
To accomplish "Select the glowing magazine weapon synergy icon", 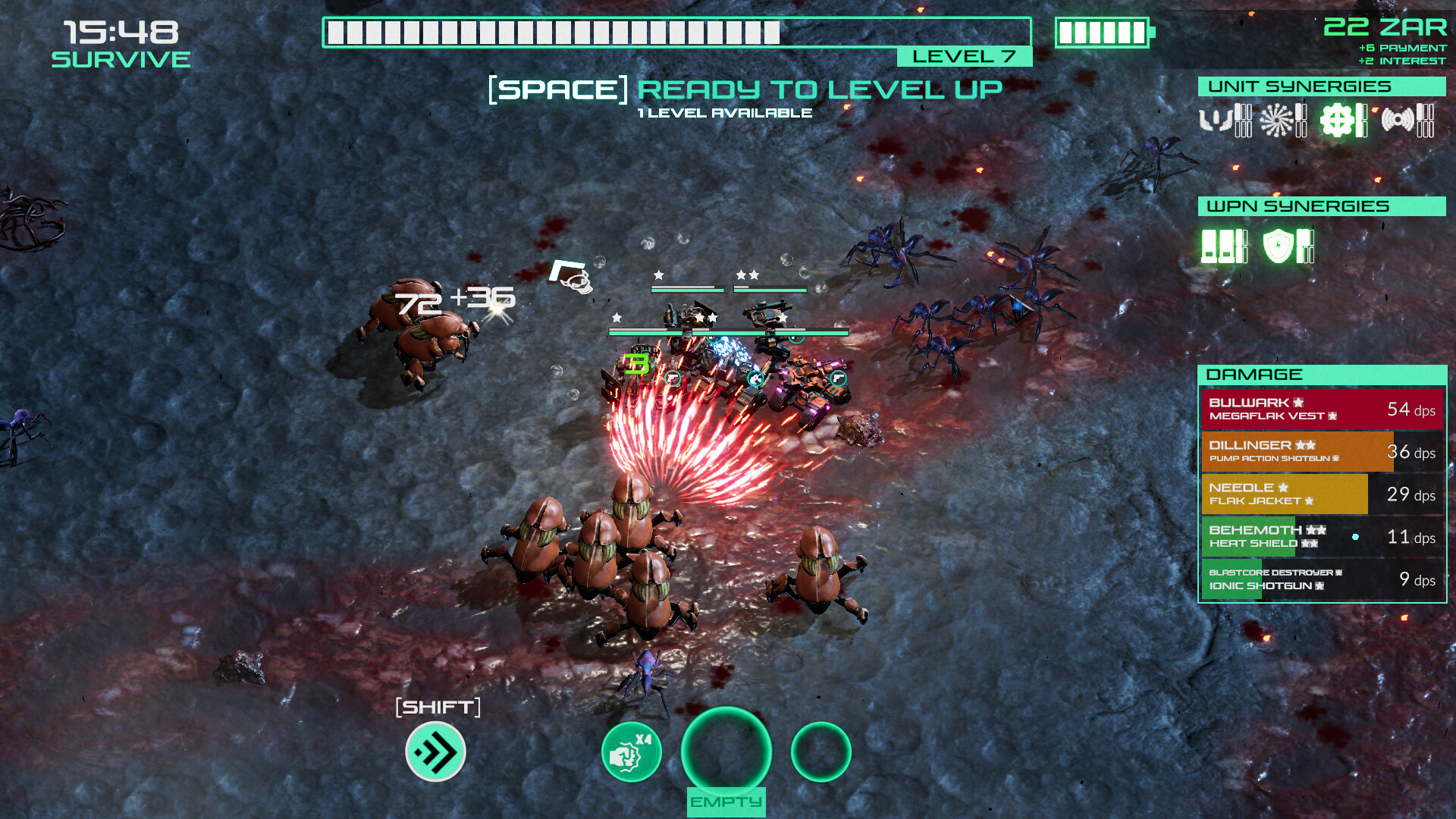I will (x=1217, y=247).
